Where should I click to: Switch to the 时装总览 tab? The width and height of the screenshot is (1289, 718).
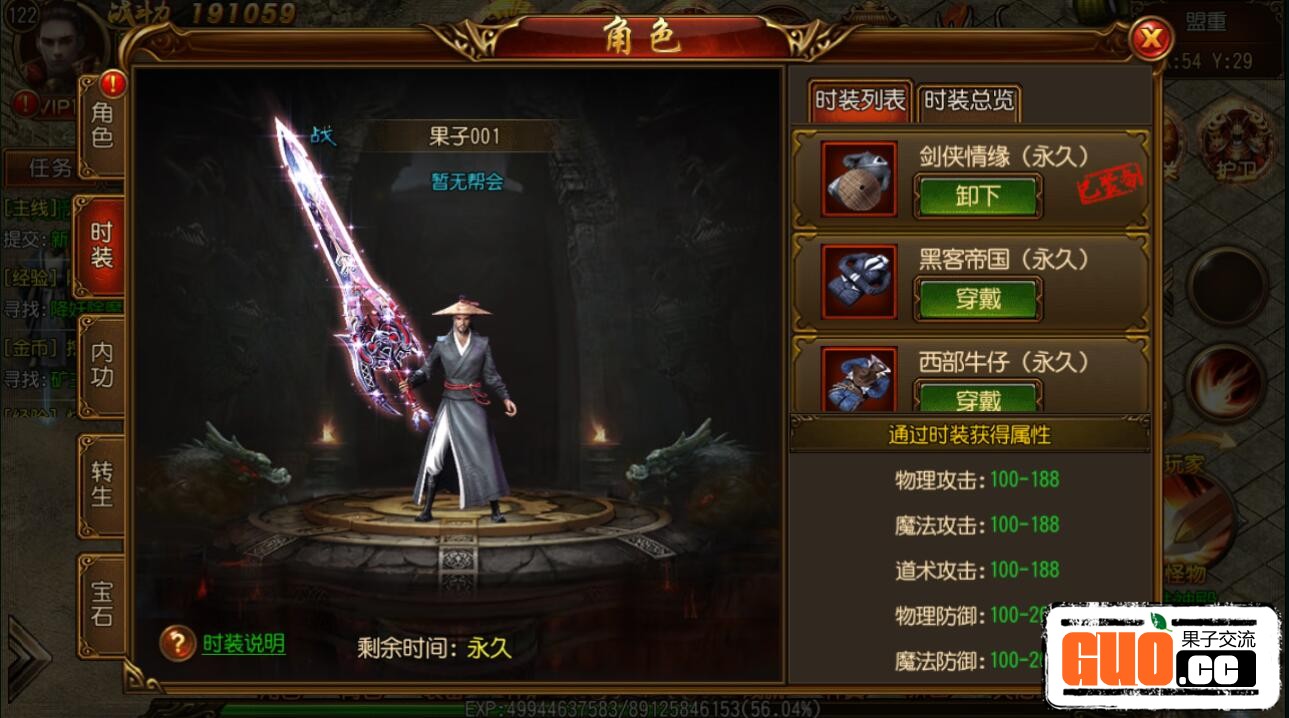[x=968, y=100]
